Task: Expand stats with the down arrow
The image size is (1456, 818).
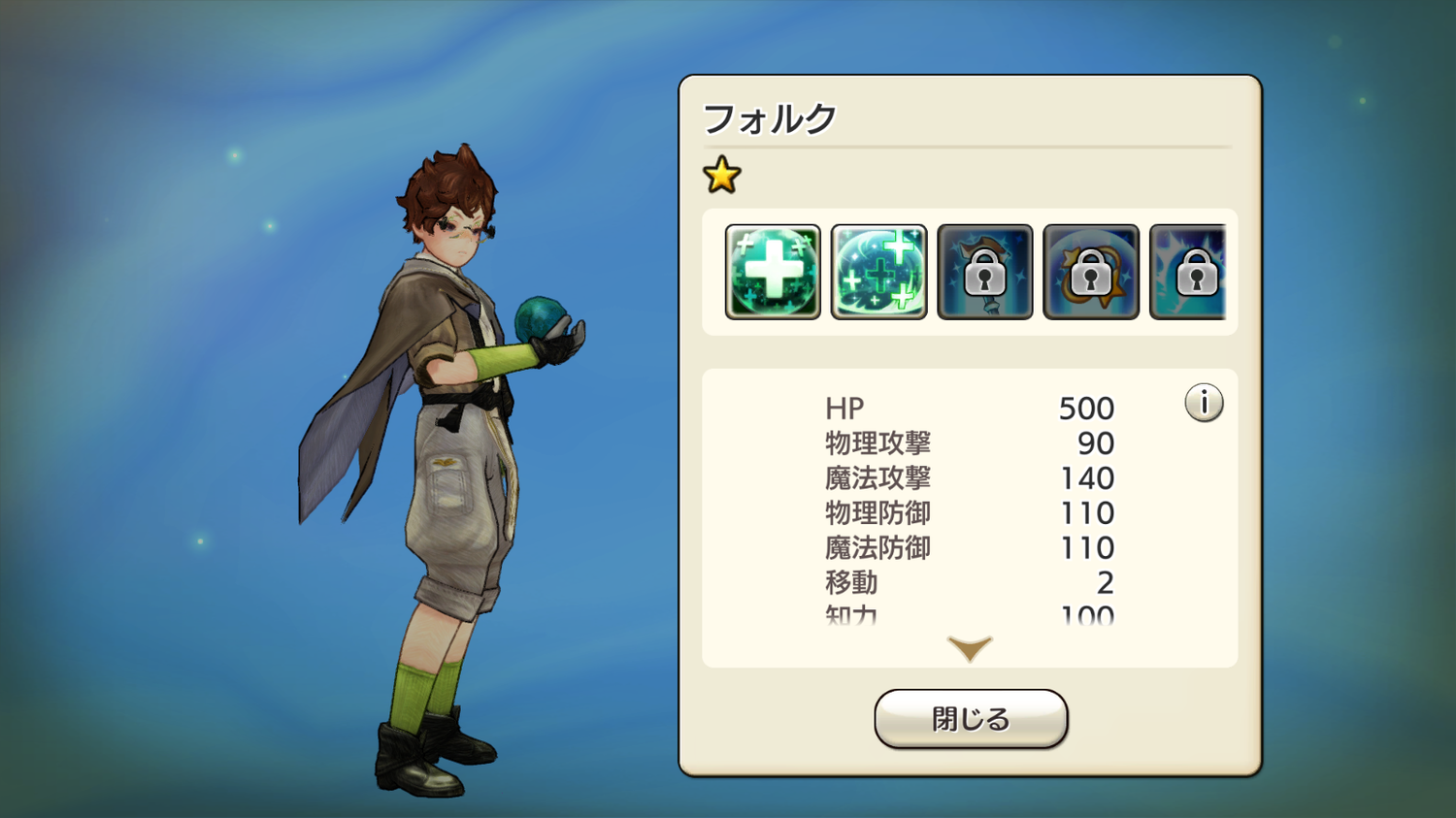Action: [970, 648]
